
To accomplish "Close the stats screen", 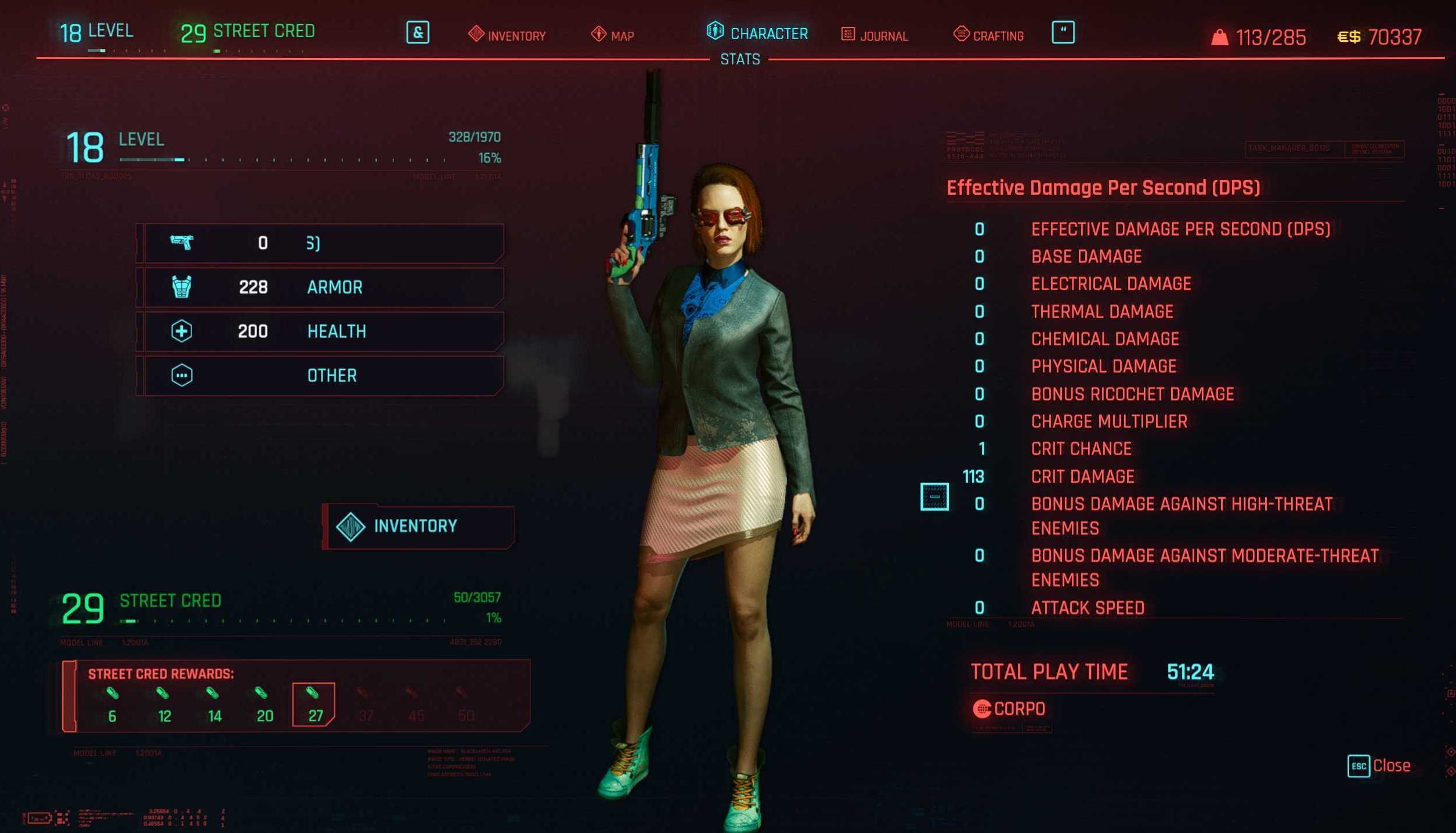I will click(1379, 766).
